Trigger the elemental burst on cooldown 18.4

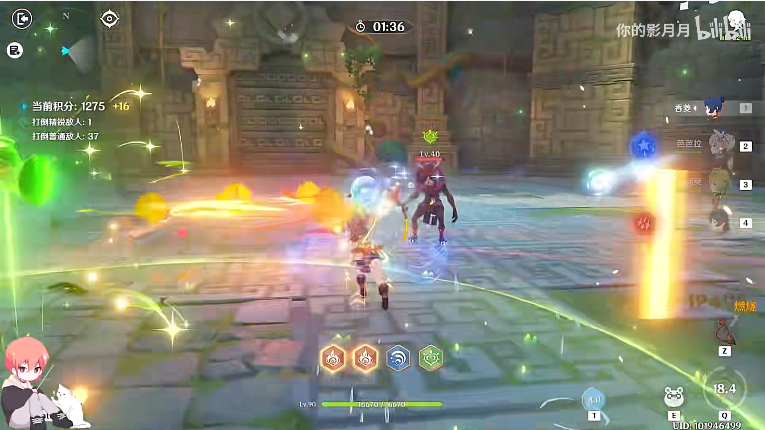pos(726,389)
